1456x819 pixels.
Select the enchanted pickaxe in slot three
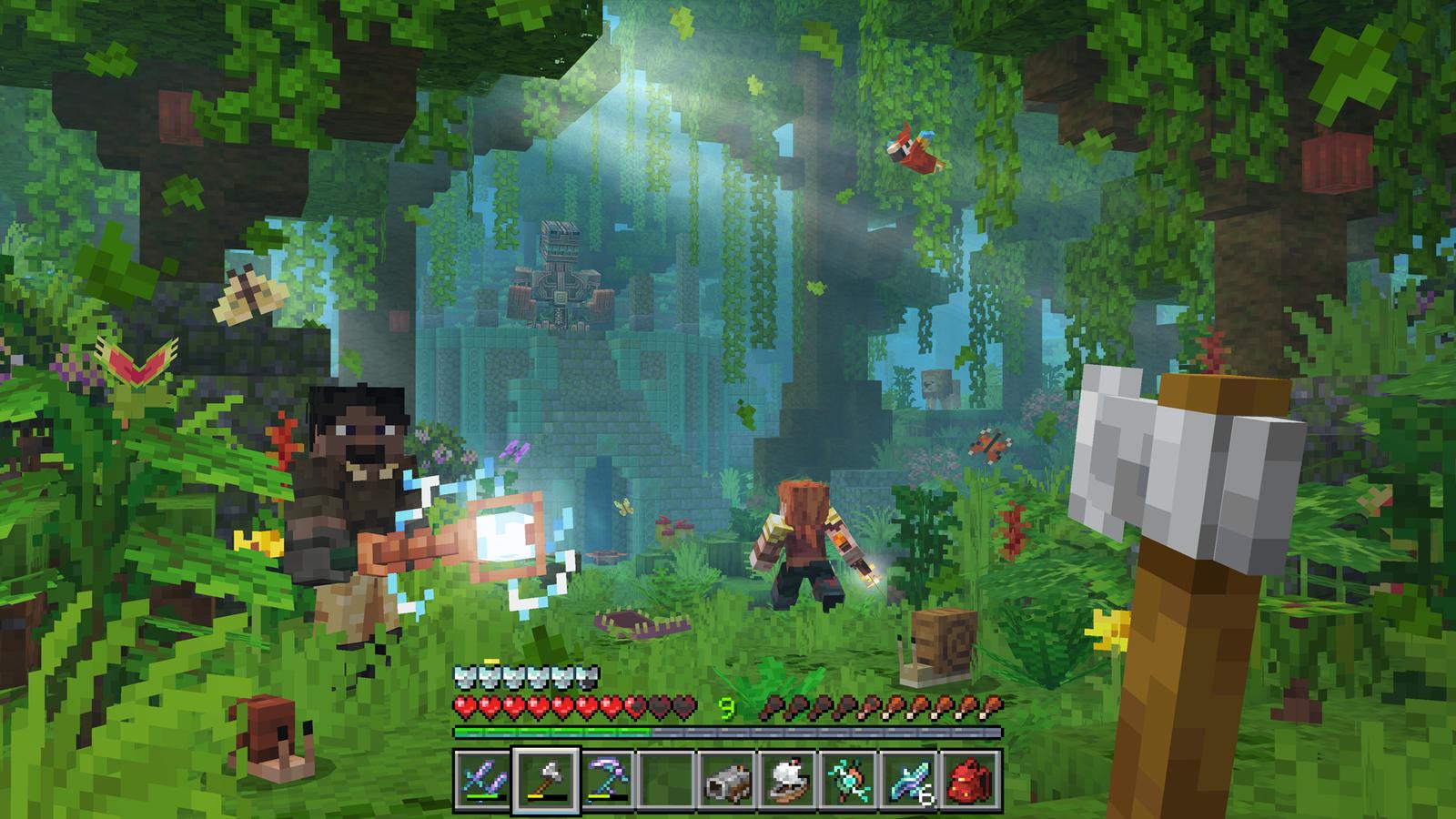[605, 779]
